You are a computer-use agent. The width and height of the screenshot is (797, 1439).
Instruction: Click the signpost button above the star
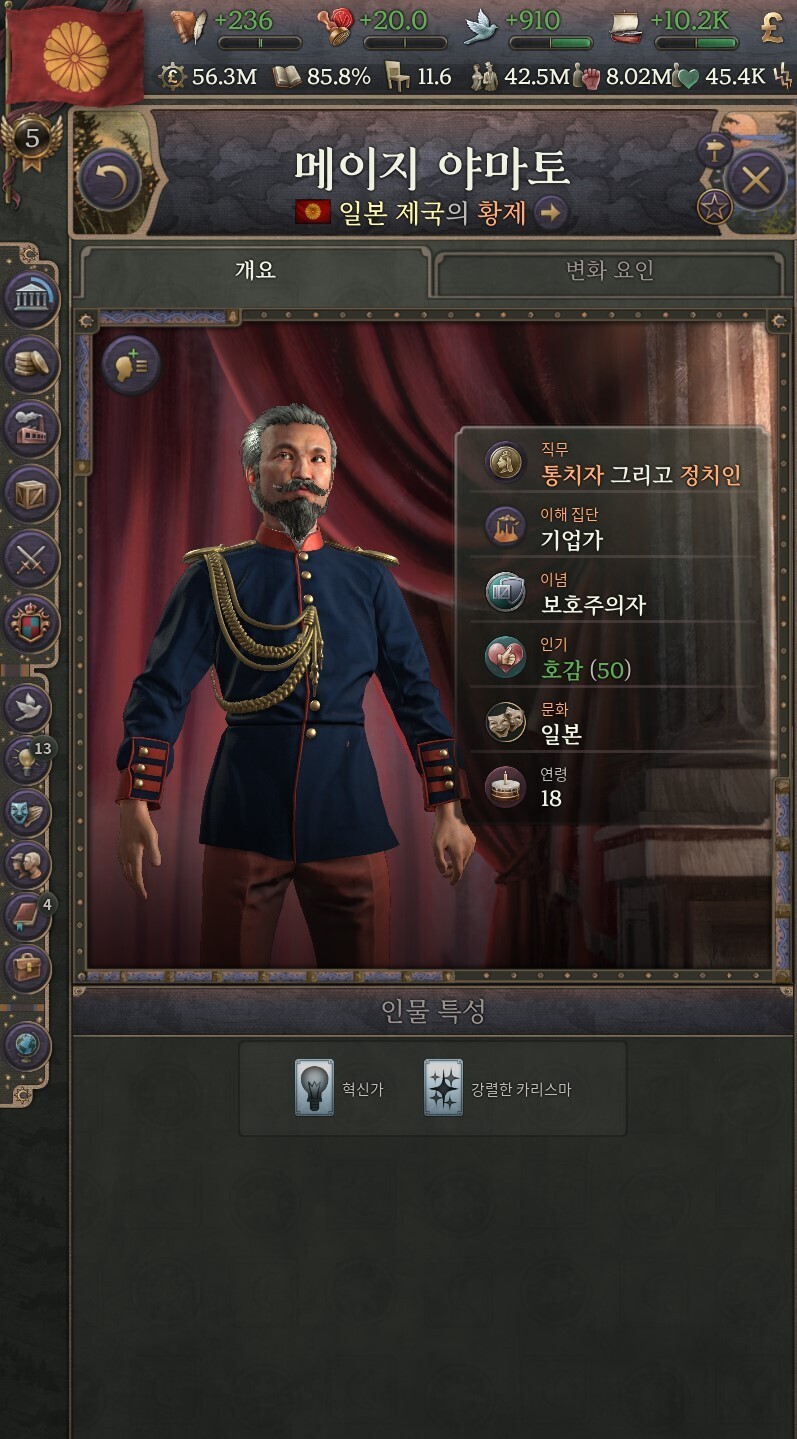pos(714,151)
